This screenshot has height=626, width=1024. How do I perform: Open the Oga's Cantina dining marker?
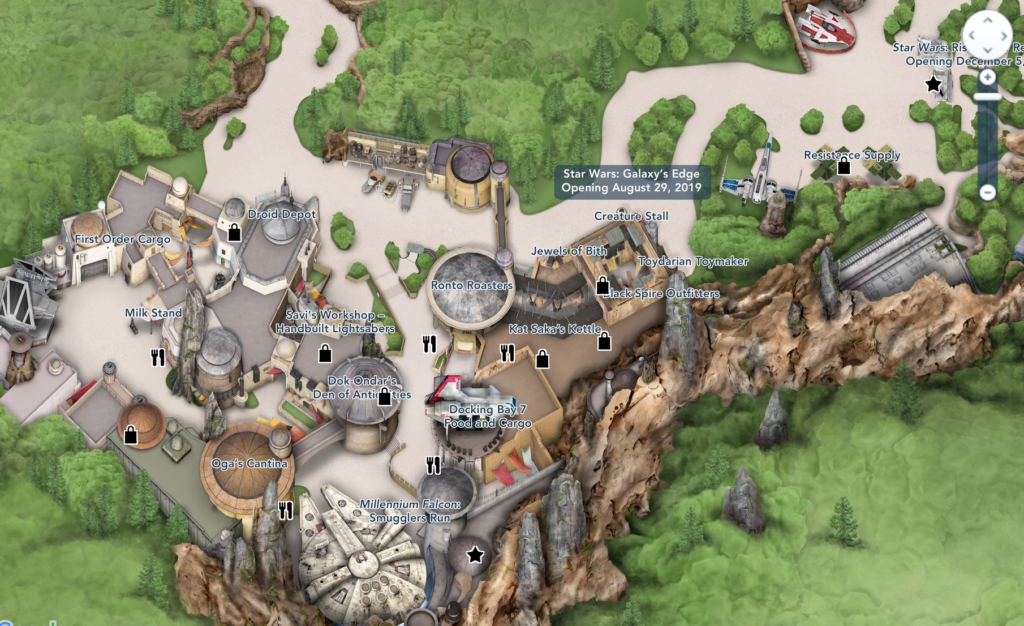286,511
